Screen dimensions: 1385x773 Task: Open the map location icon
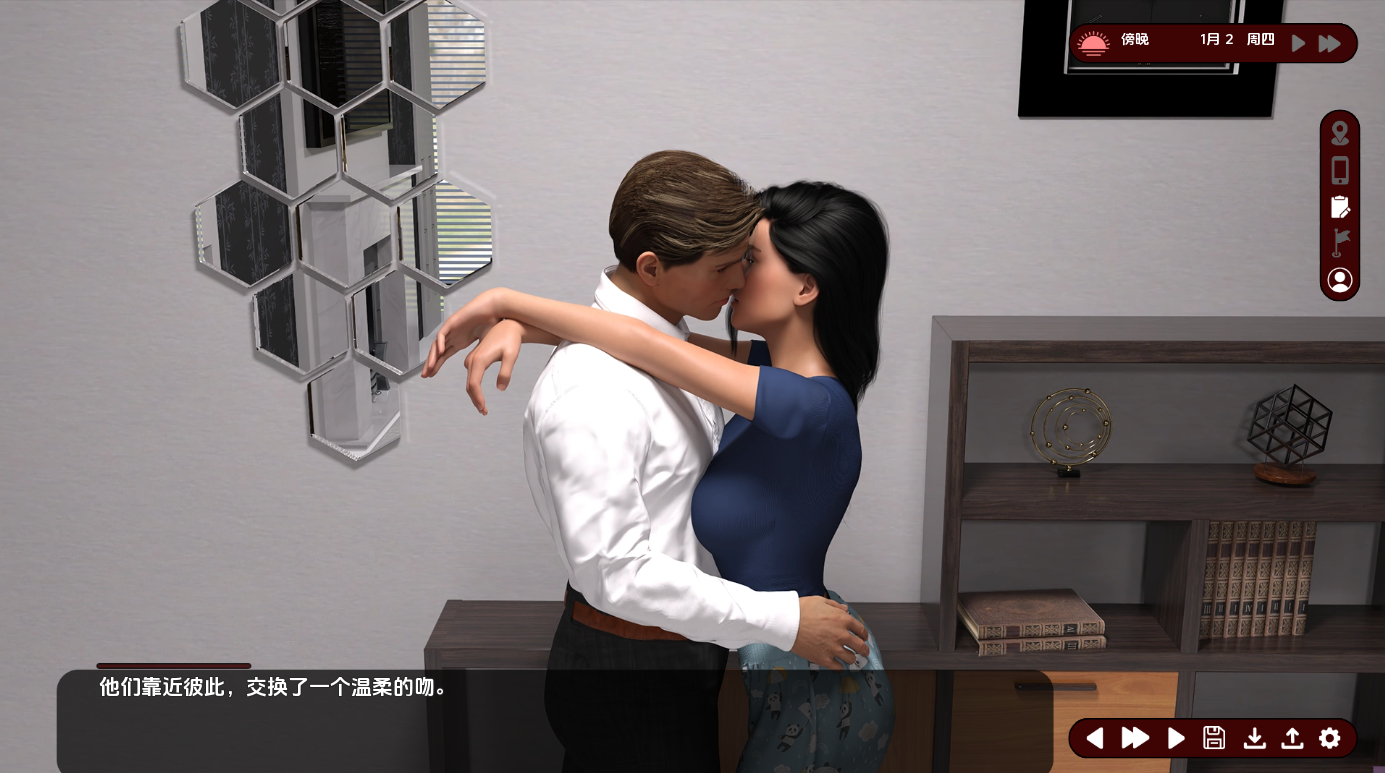(1339, 133)
